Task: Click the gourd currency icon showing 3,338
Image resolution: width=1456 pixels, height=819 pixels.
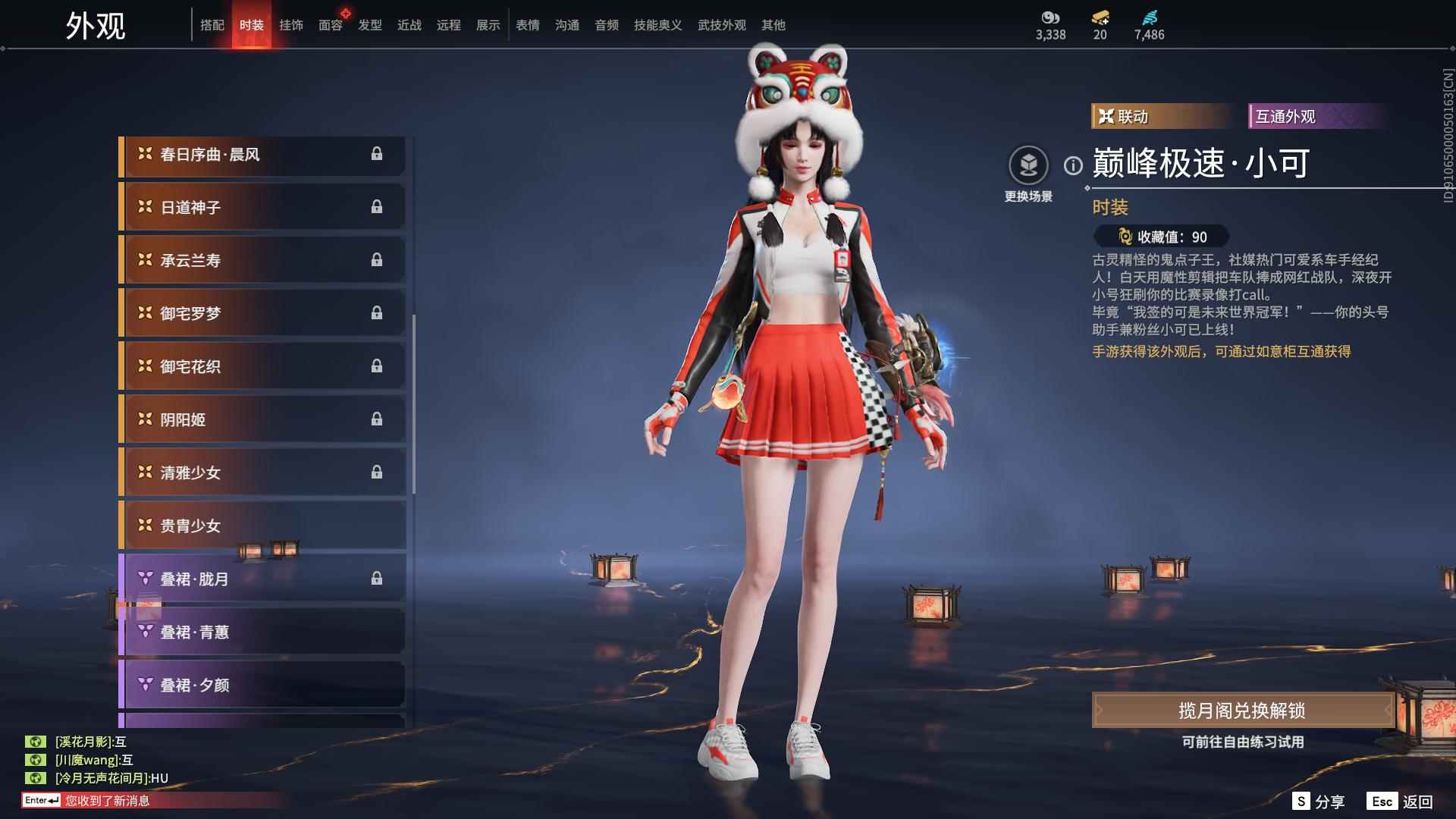Action: coord(1050,22)
